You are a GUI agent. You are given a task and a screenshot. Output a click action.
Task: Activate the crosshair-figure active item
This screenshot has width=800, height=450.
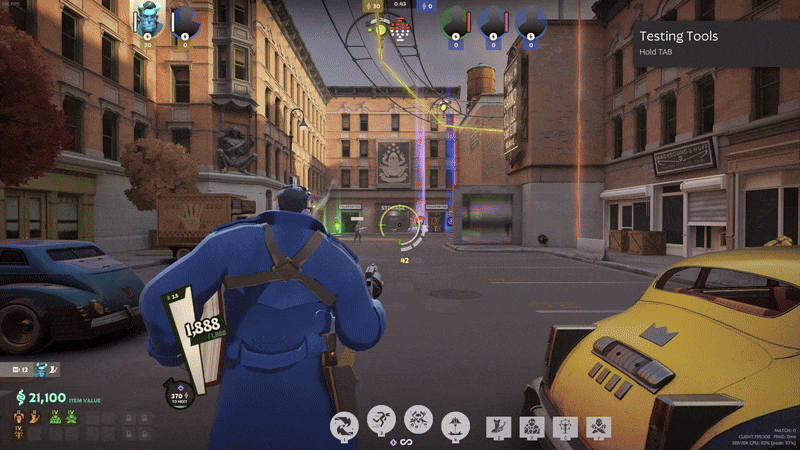[564, 427]
